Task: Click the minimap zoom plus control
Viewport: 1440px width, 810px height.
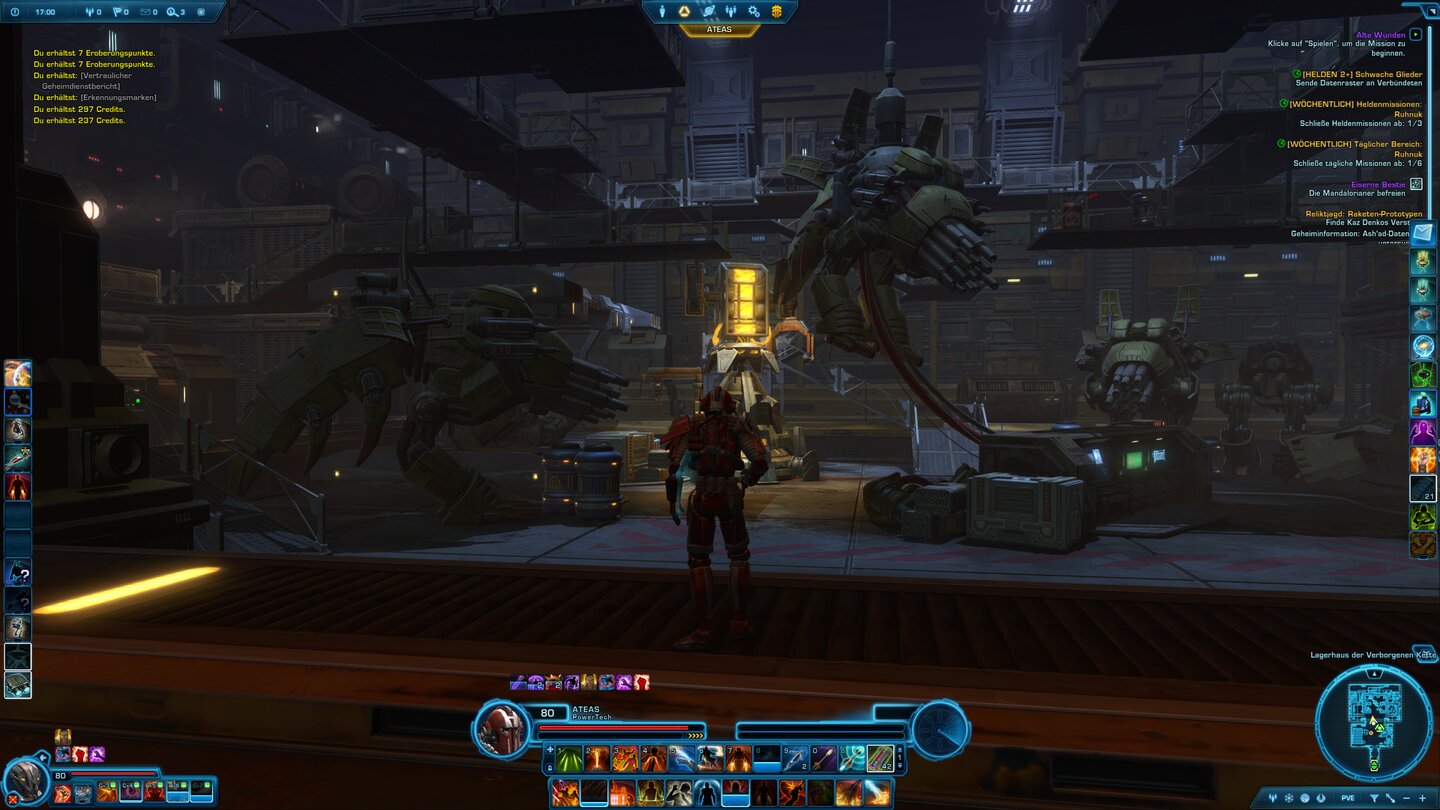Action: click(1422, 796)
